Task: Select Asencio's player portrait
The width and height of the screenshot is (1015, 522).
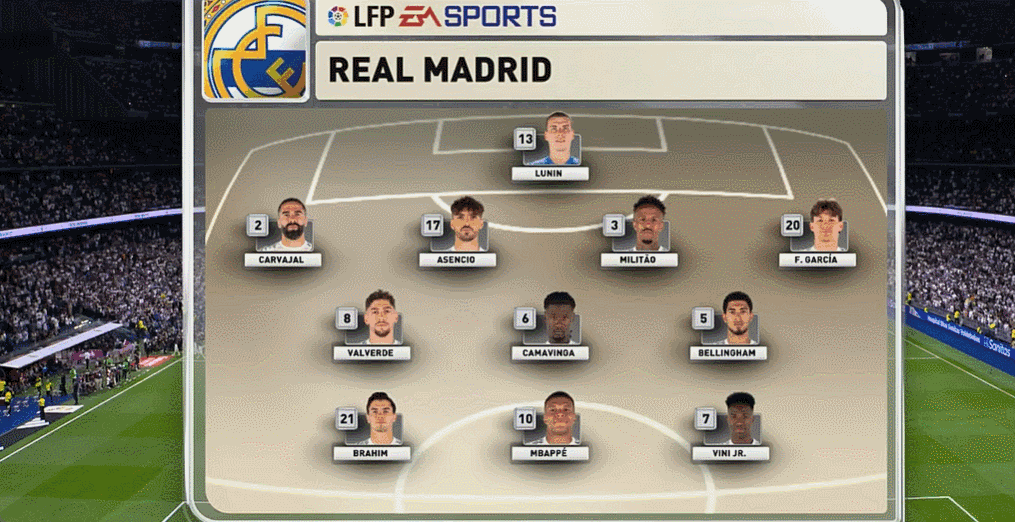Action: (x=466, y=226)
